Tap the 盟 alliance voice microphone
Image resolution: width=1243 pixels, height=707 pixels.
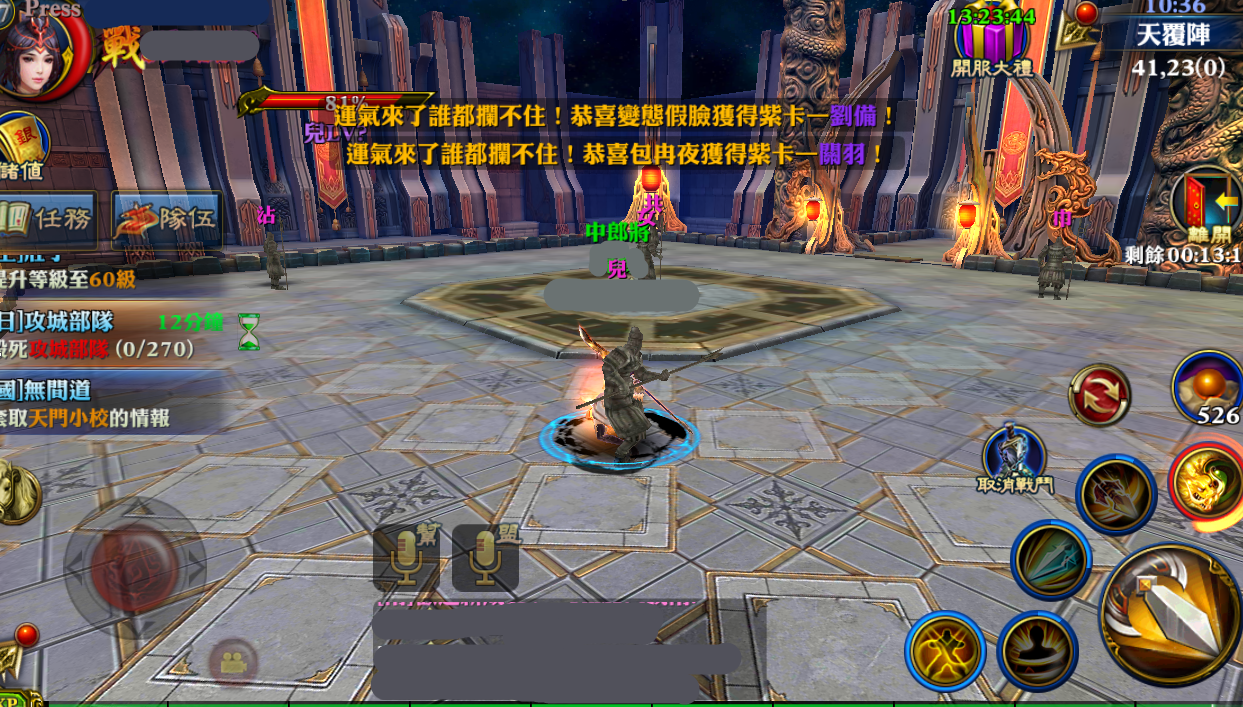[x=485, y=557]
